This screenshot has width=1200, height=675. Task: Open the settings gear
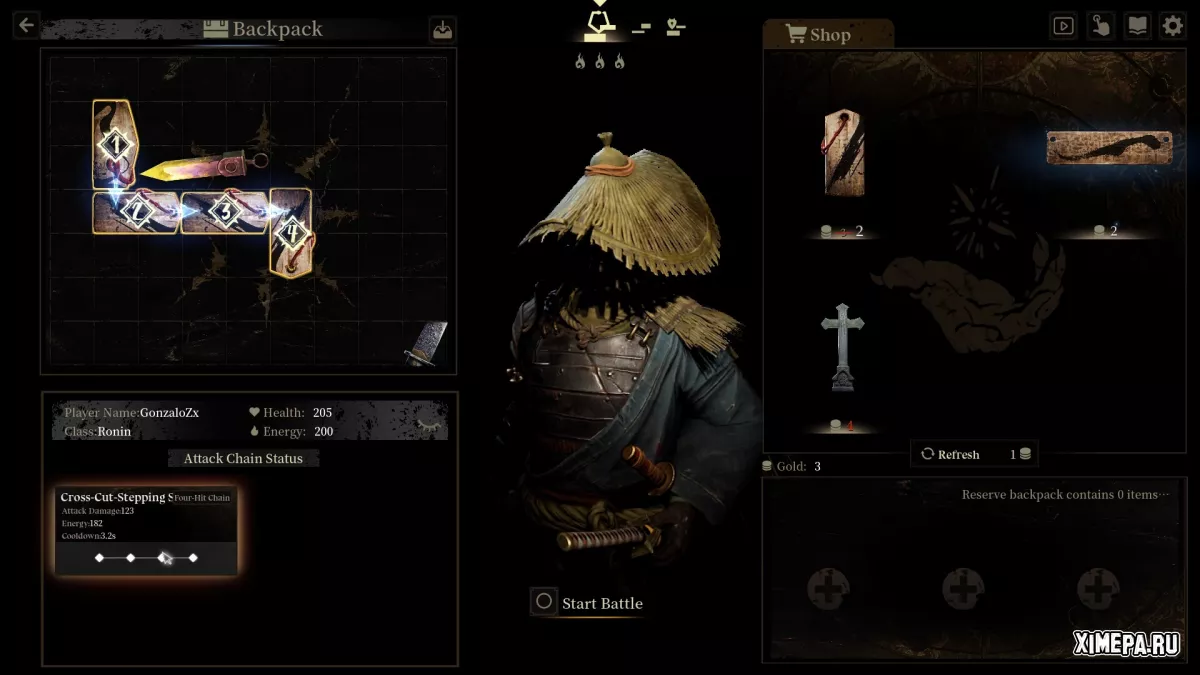1172,26
